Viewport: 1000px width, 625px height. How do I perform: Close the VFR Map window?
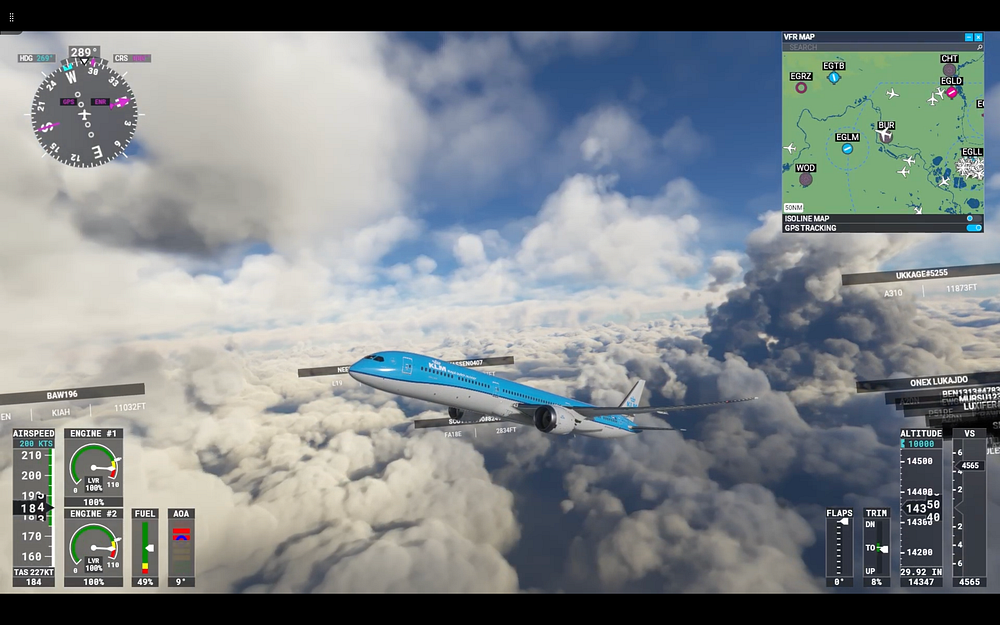pyautogui.click(x=978, y=37)
